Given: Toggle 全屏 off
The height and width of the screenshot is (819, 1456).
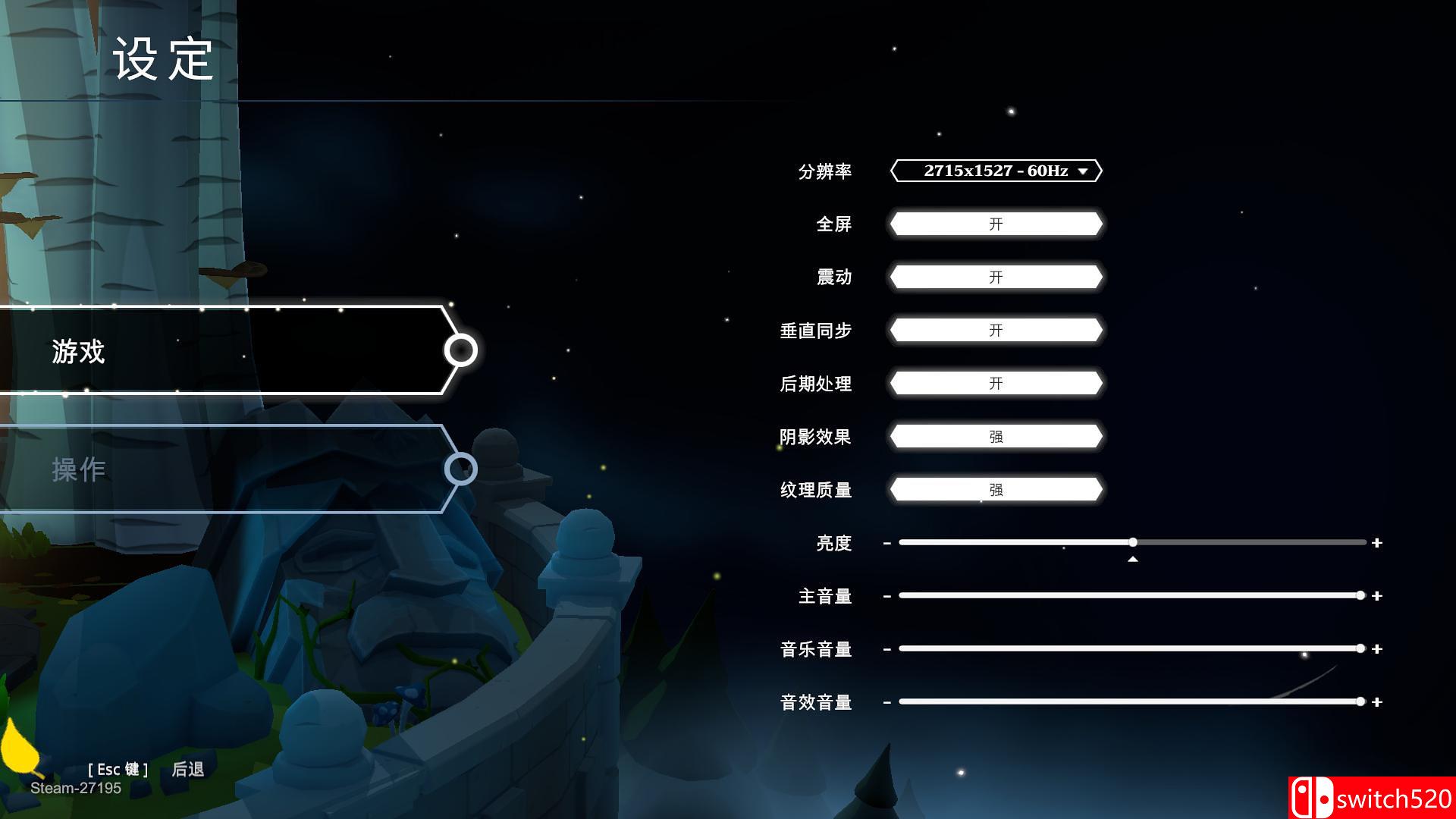Looking at the screenshot, I should coord(996,224).
